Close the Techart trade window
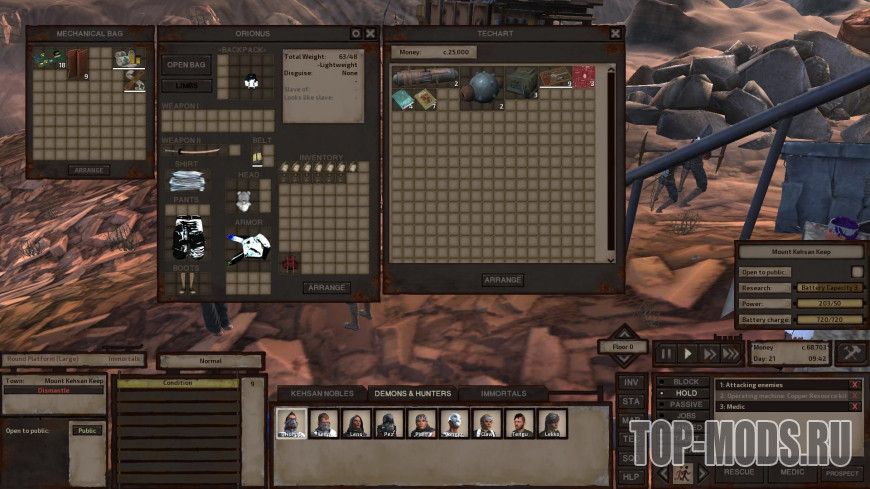The height and width of the screenshot is (489, 870). pos(615,33)
